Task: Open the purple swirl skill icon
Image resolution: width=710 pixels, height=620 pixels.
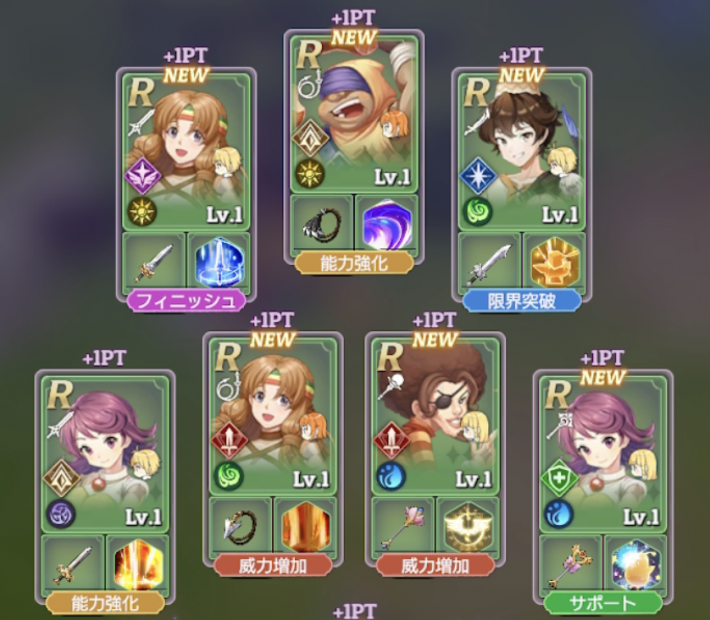Action: tap(389, 225)
